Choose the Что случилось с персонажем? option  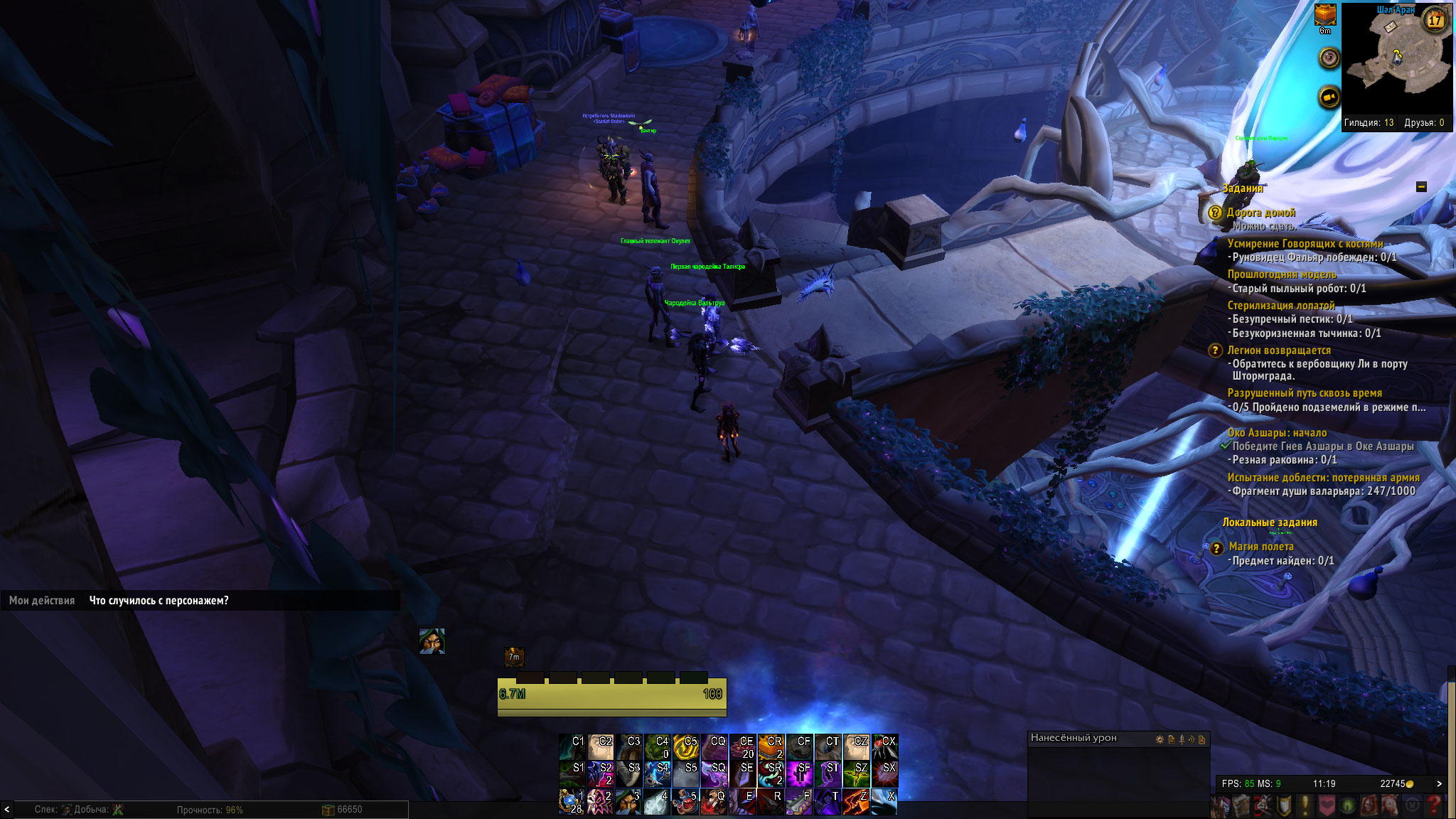159,601
